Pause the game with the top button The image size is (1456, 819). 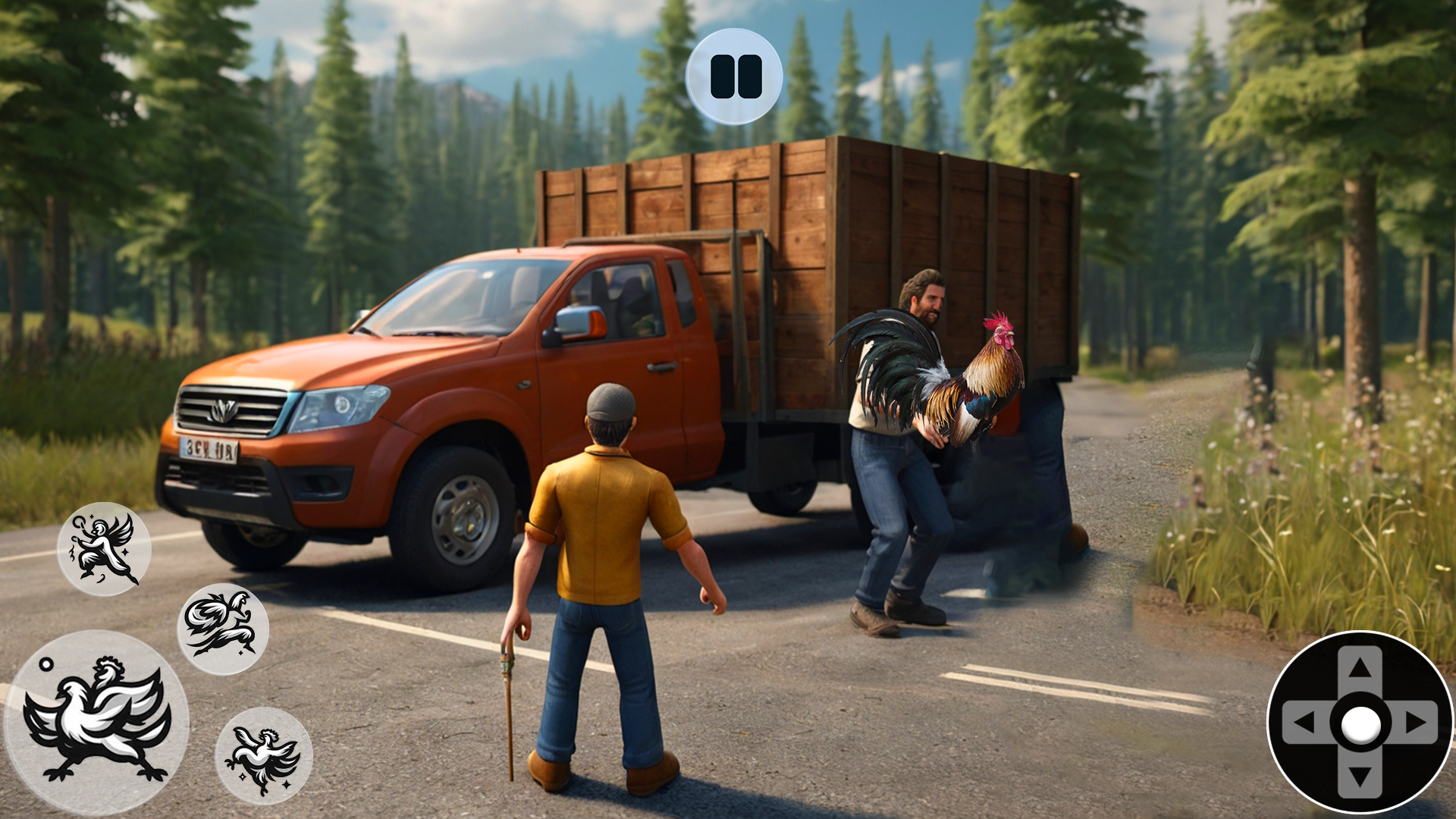(x=734, y=77)
